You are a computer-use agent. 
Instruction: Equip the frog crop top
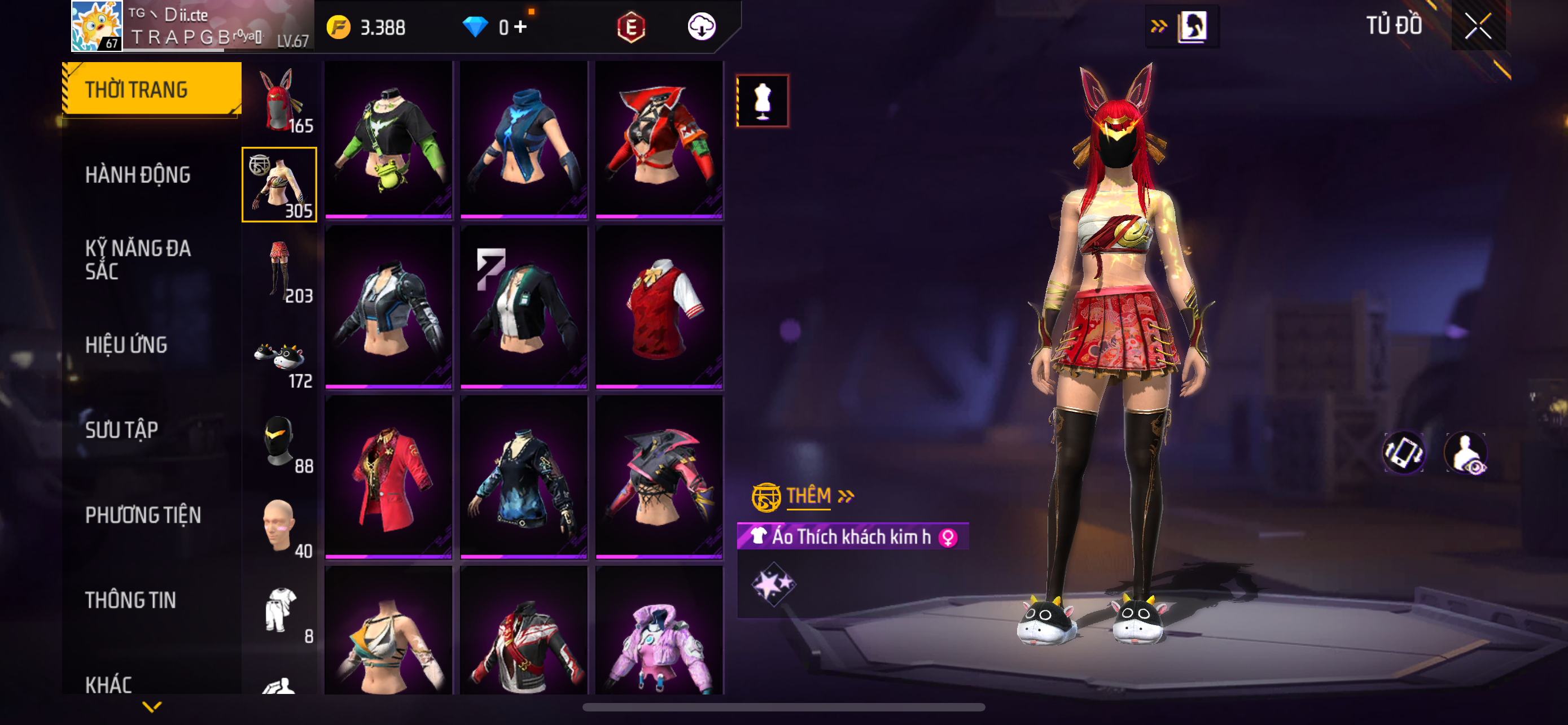pyautogui.click(x=388, y=139)
